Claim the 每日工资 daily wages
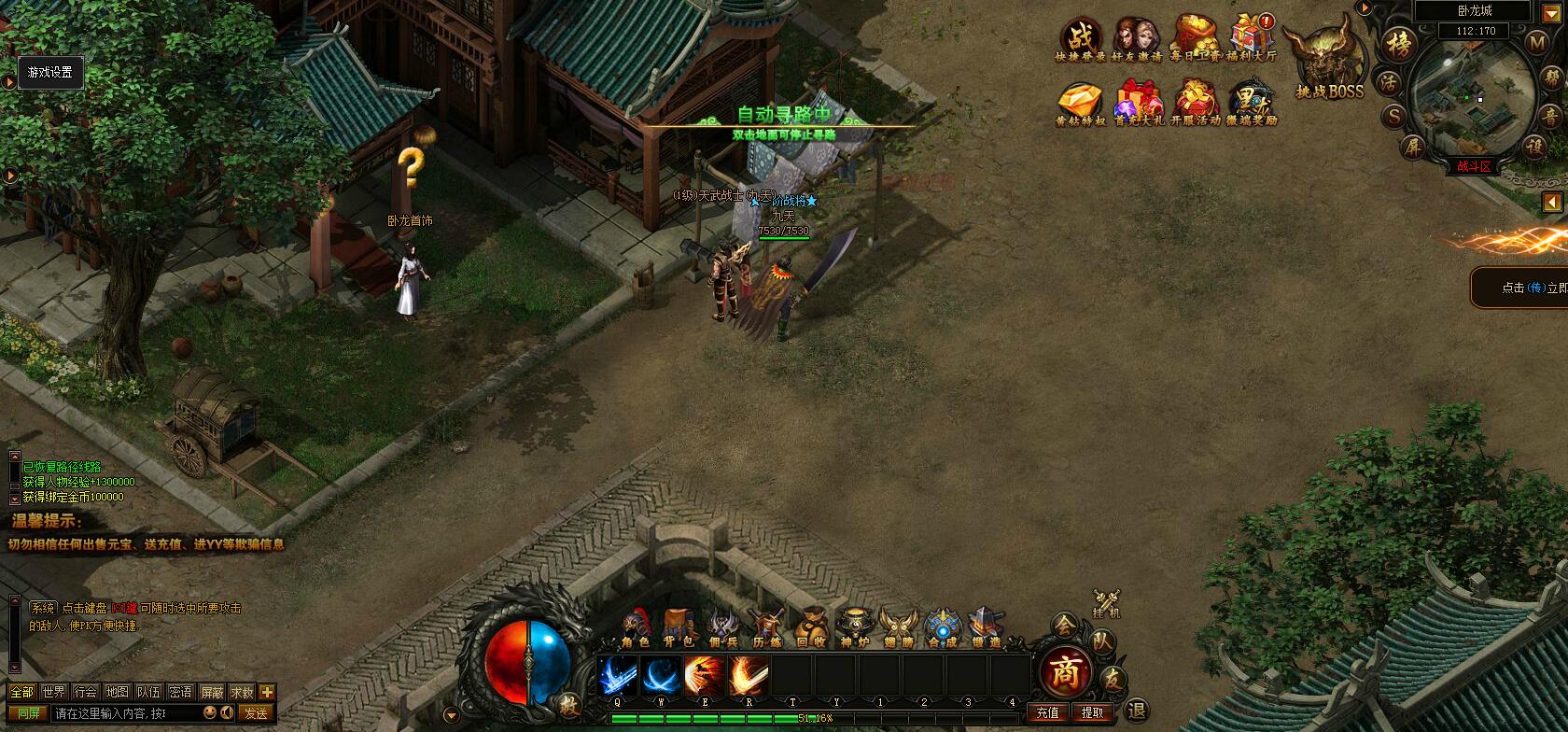 pos(1195,37)
